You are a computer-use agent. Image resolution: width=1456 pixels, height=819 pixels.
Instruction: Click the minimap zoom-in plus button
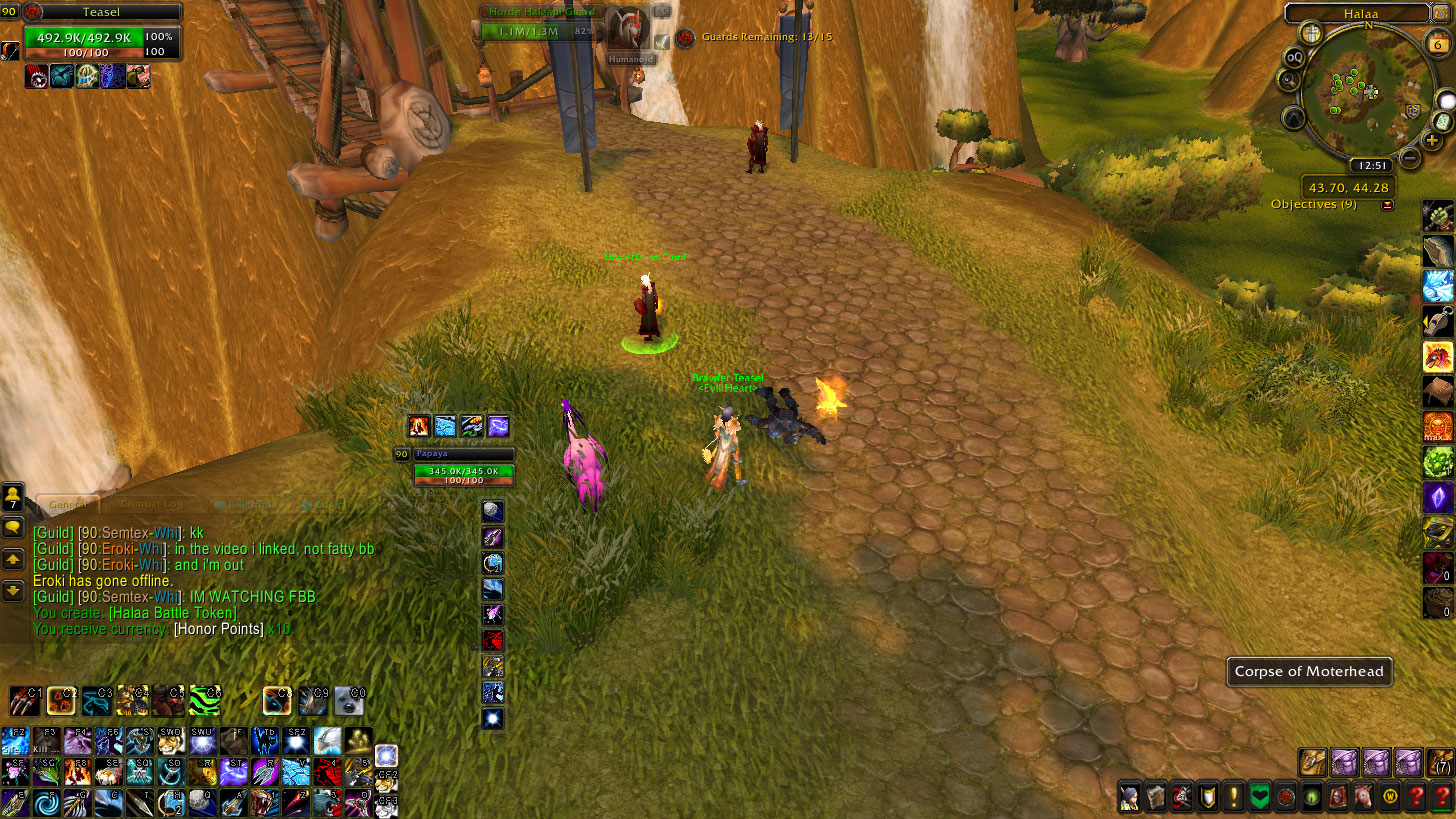coord(1433,141)
